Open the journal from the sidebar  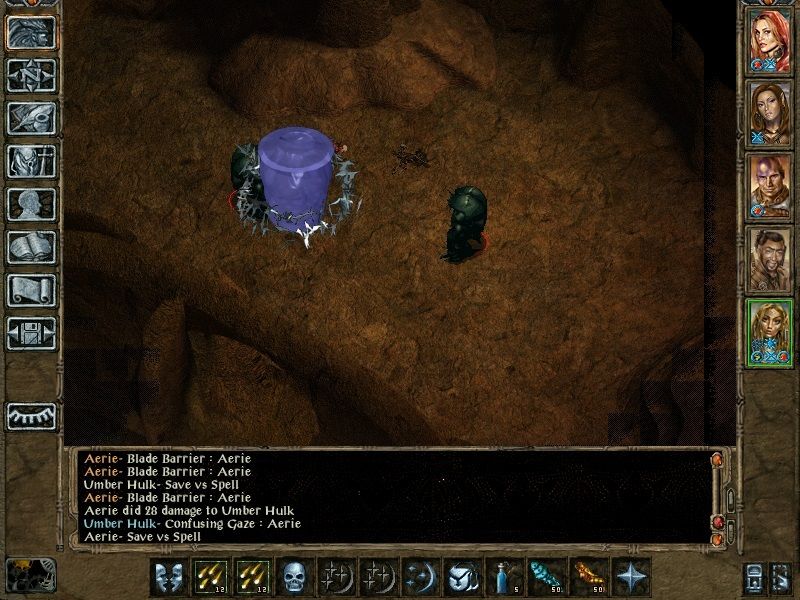pyautogui.click(x=31, y=118)
